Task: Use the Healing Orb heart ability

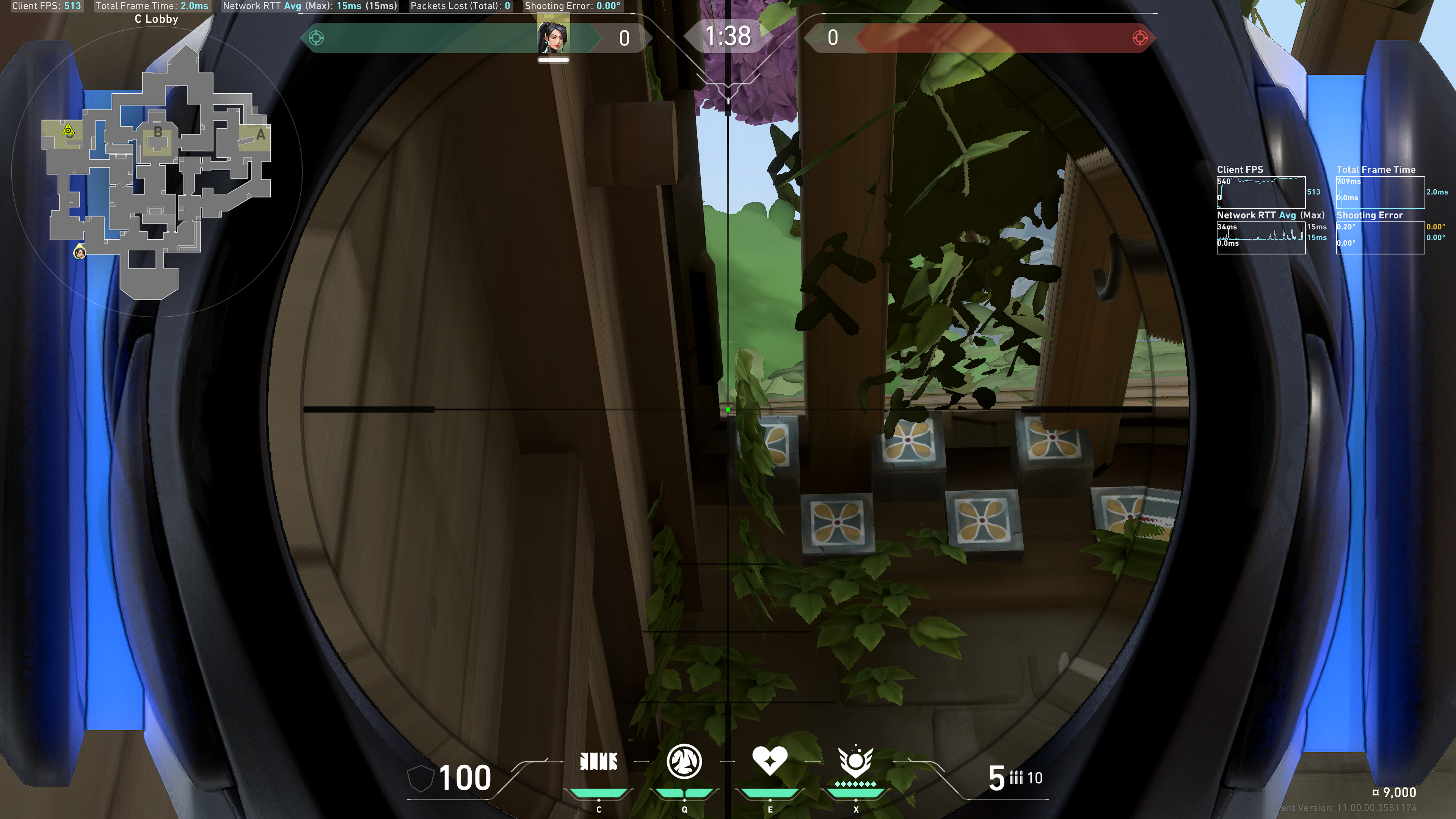Action: tap(770, 760)
